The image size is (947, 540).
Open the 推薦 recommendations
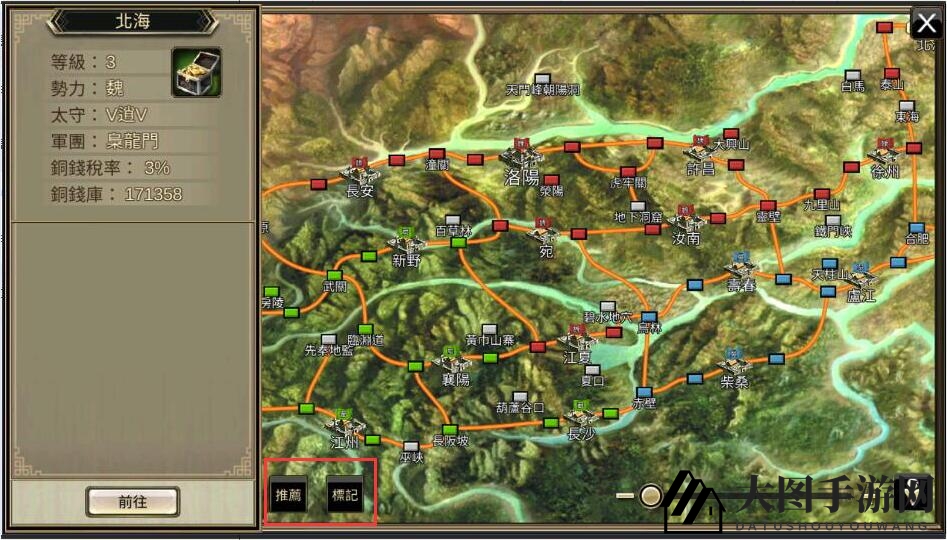tap(288, 495)
